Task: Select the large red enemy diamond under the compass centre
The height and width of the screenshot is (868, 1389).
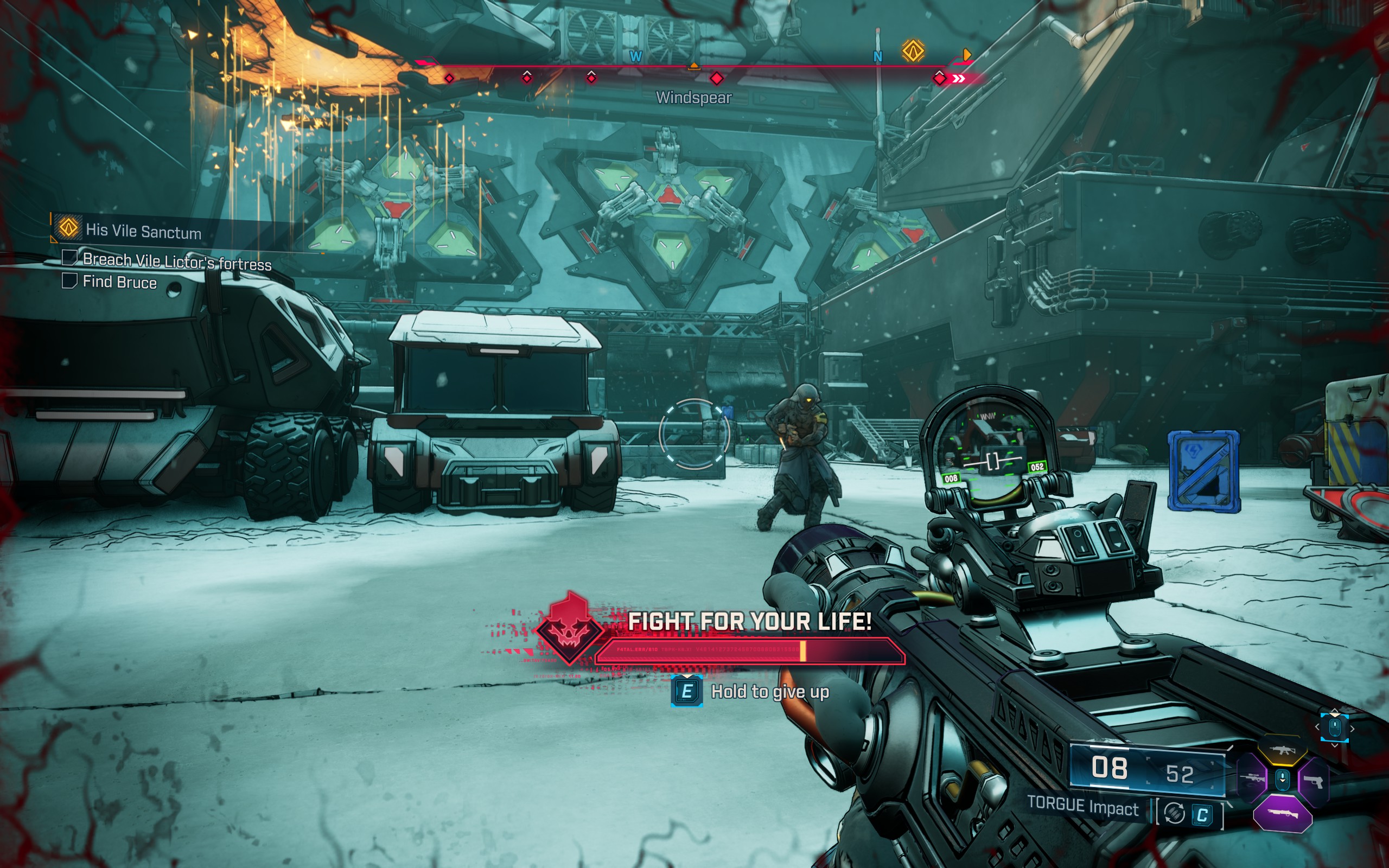Action: [716, 78]
